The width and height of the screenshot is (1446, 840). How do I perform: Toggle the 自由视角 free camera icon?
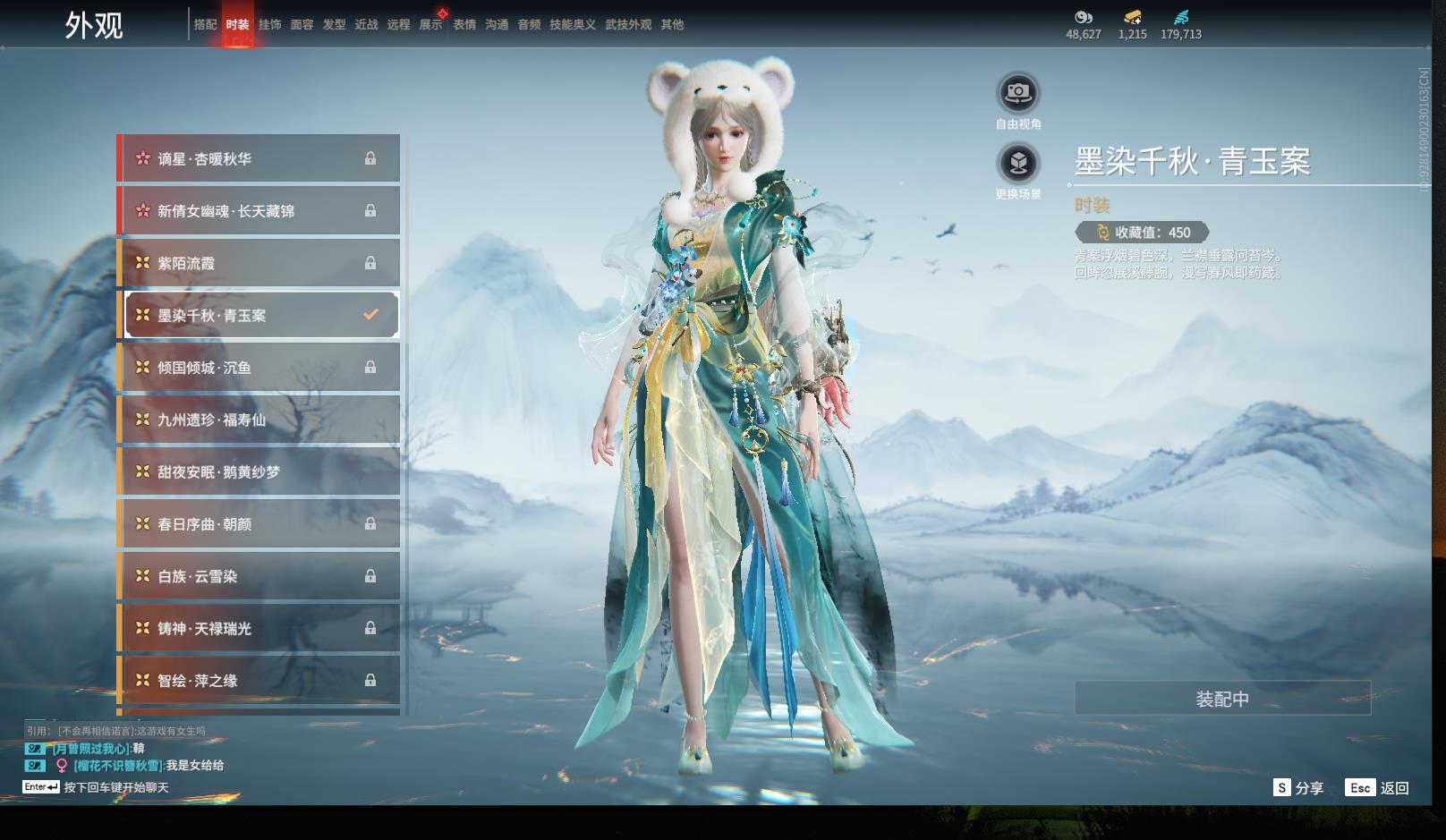click(x=1018, y=93)
